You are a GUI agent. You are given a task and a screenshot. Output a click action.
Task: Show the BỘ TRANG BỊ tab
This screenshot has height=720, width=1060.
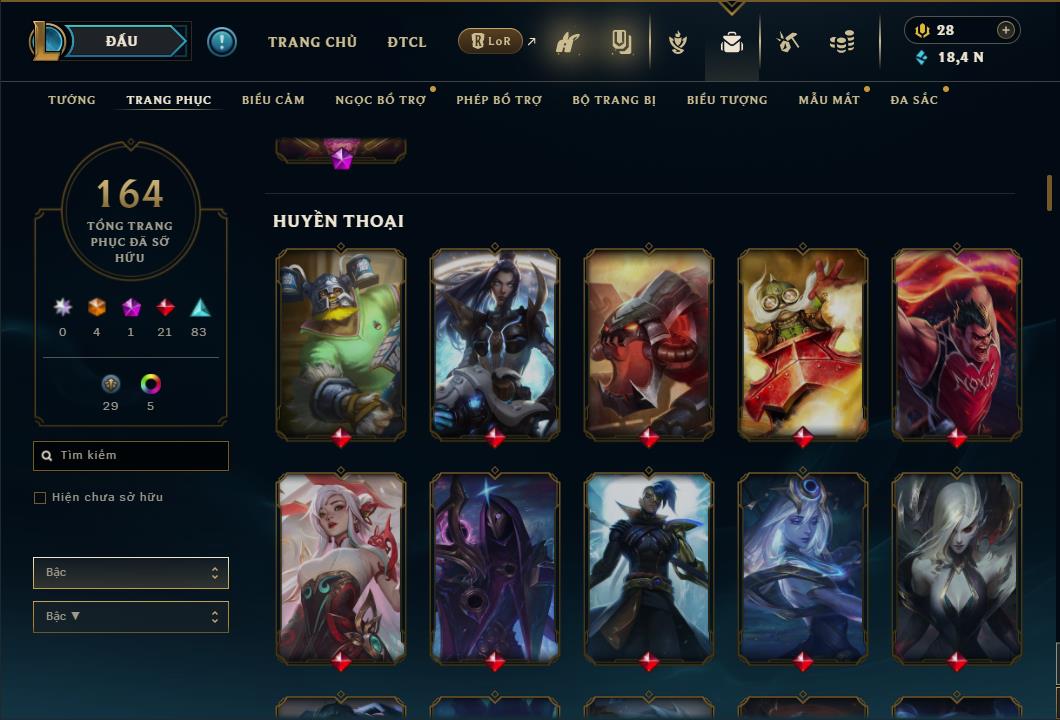point(614,100)
